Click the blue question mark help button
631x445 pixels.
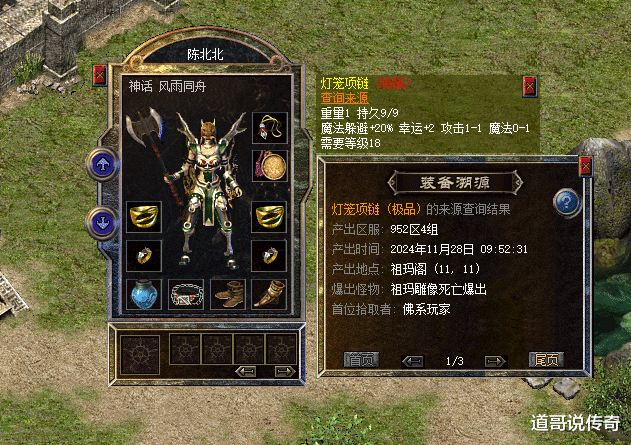[x=568, y=203]
